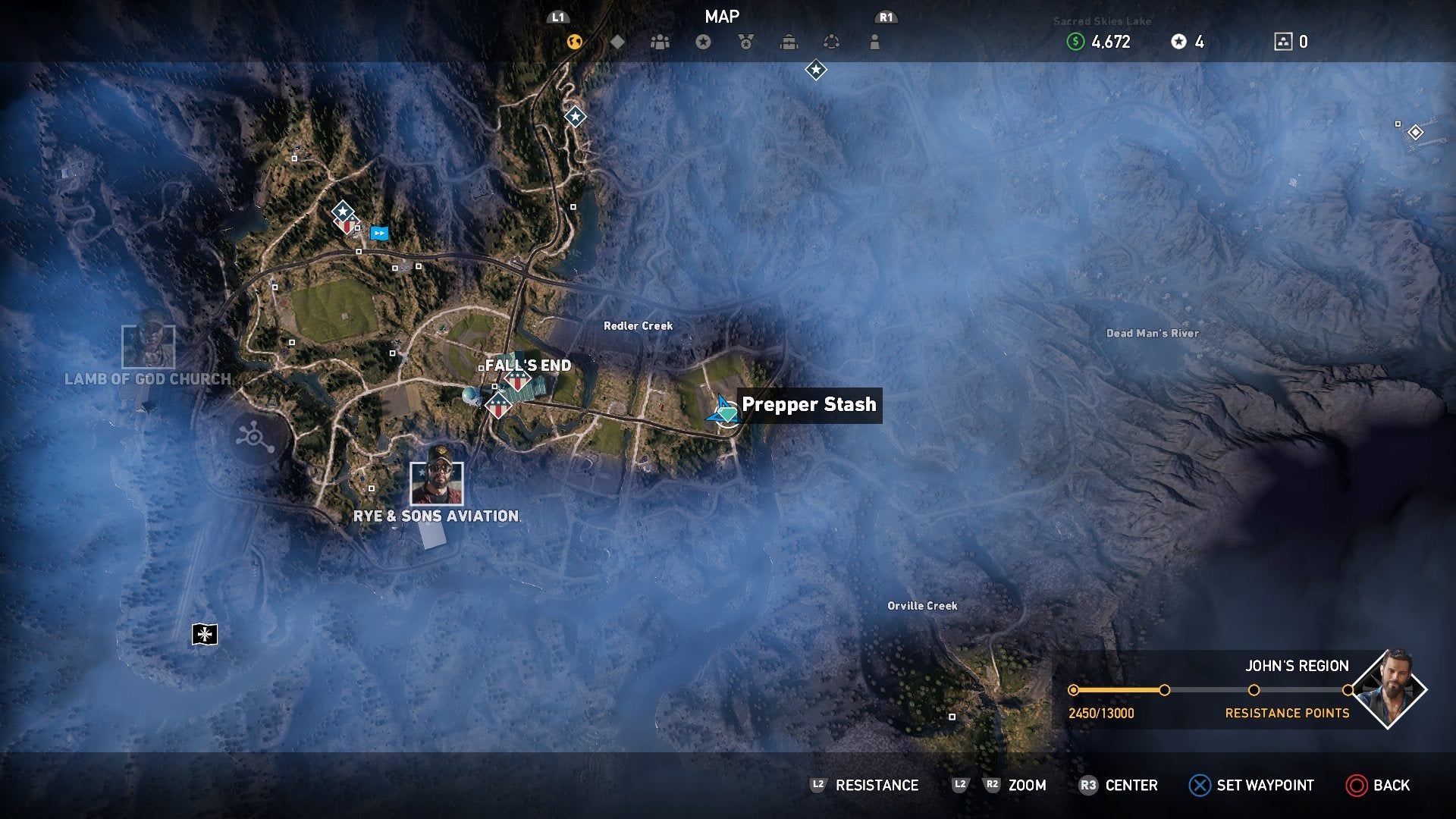Select the Challenges star icon
1456x819 pixels.
click(703, 42)
